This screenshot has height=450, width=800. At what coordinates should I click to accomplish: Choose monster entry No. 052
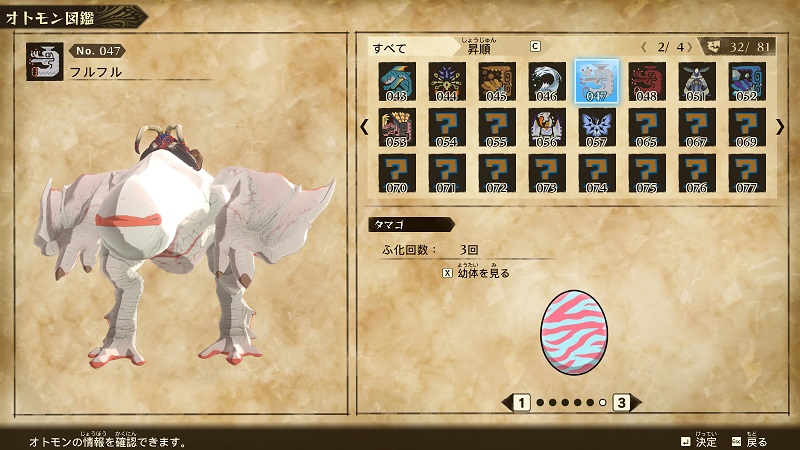746,80
